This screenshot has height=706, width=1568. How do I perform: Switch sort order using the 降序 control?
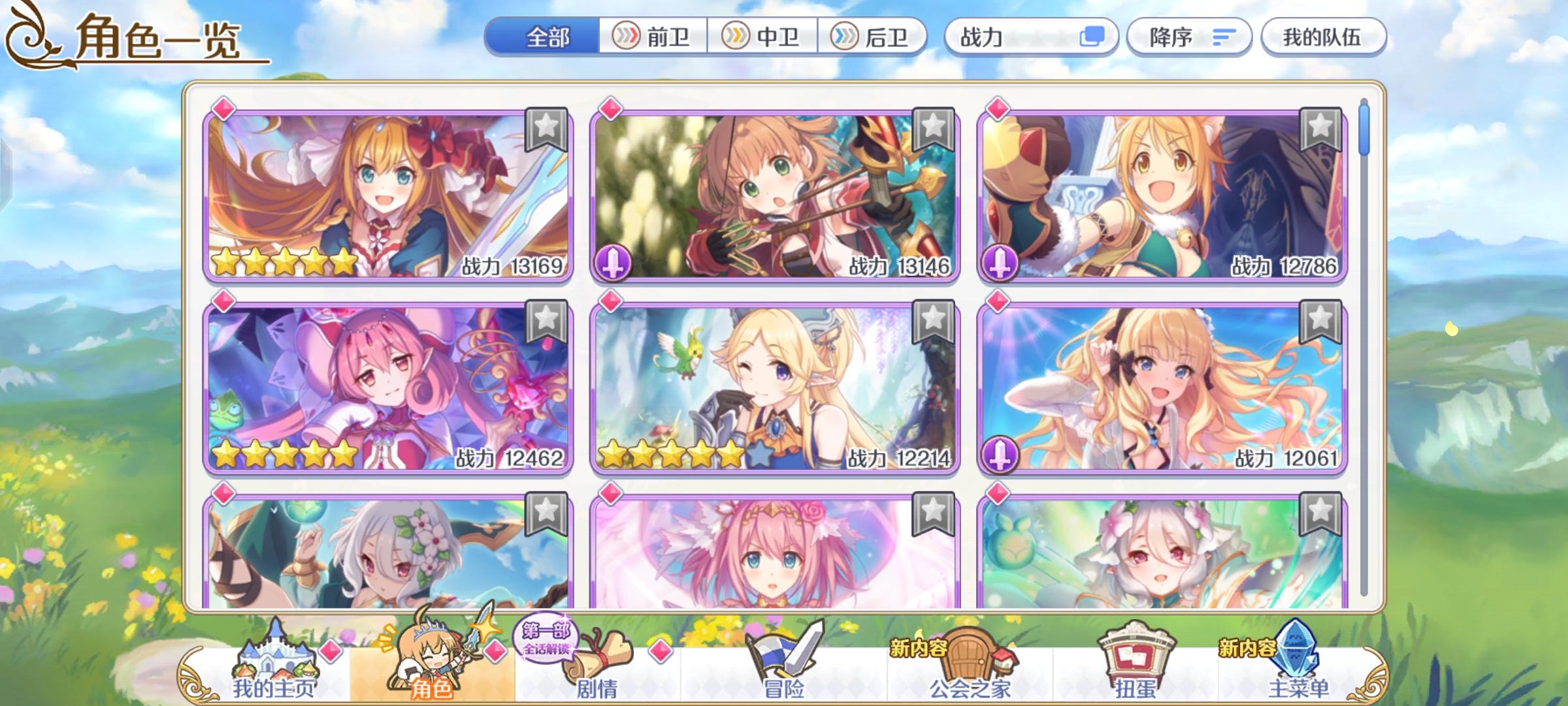click(x=1190, y=37)
